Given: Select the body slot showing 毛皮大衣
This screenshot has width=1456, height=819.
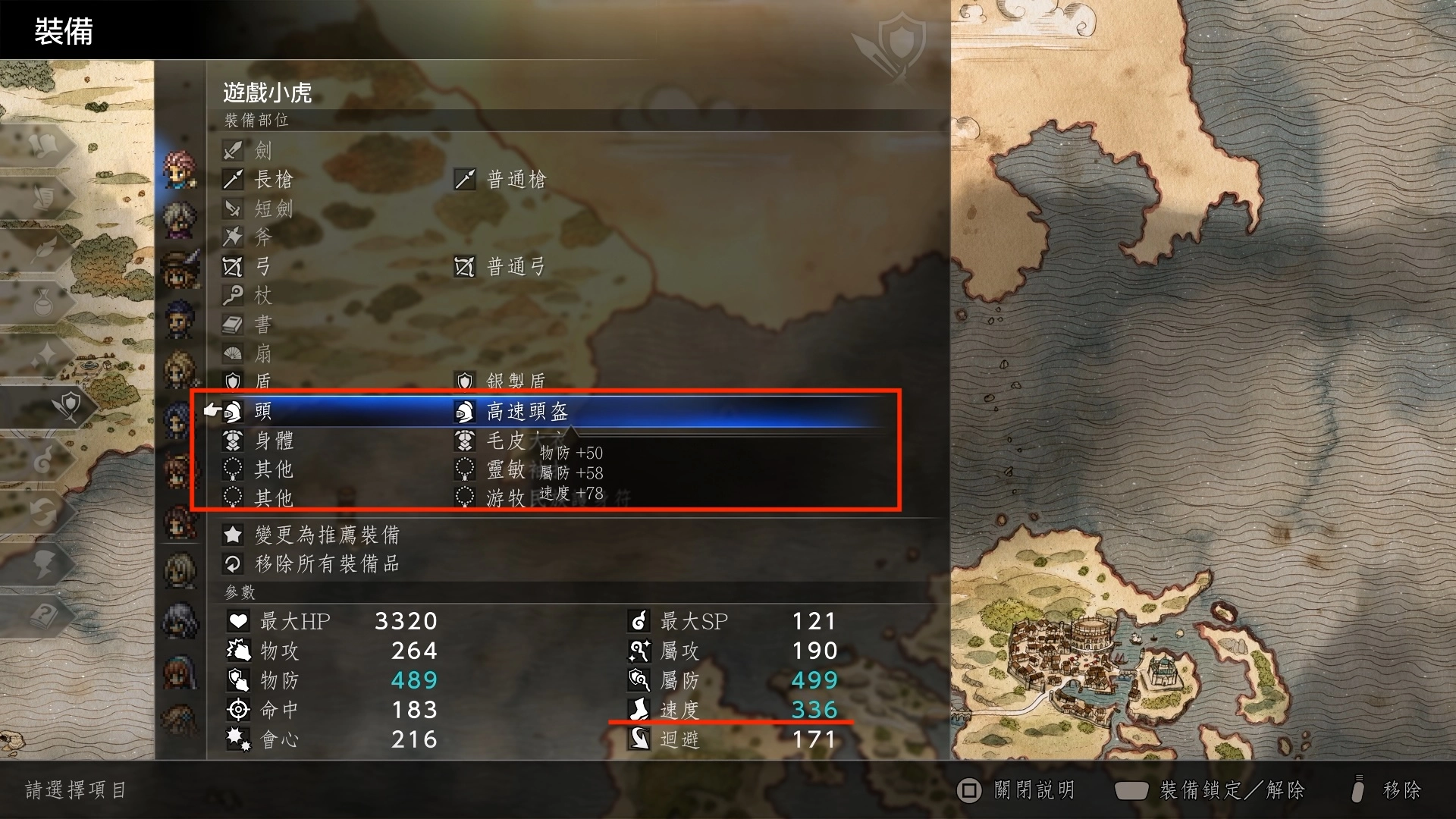Looking at the screenshot, I should 464,441.
